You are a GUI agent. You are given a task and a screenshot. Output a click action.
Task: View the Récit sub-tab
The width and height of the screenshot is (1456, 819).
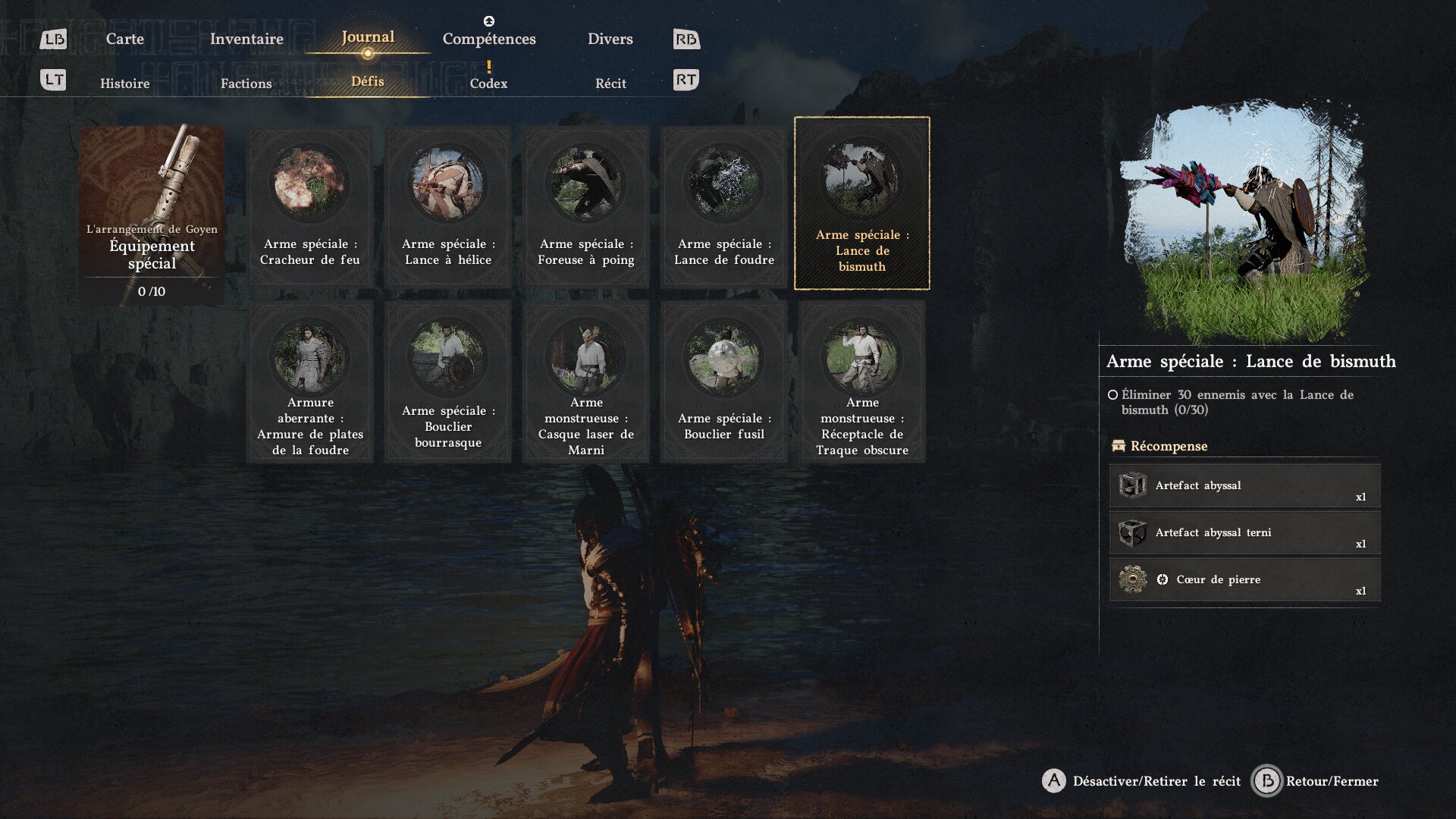point(610,83)
